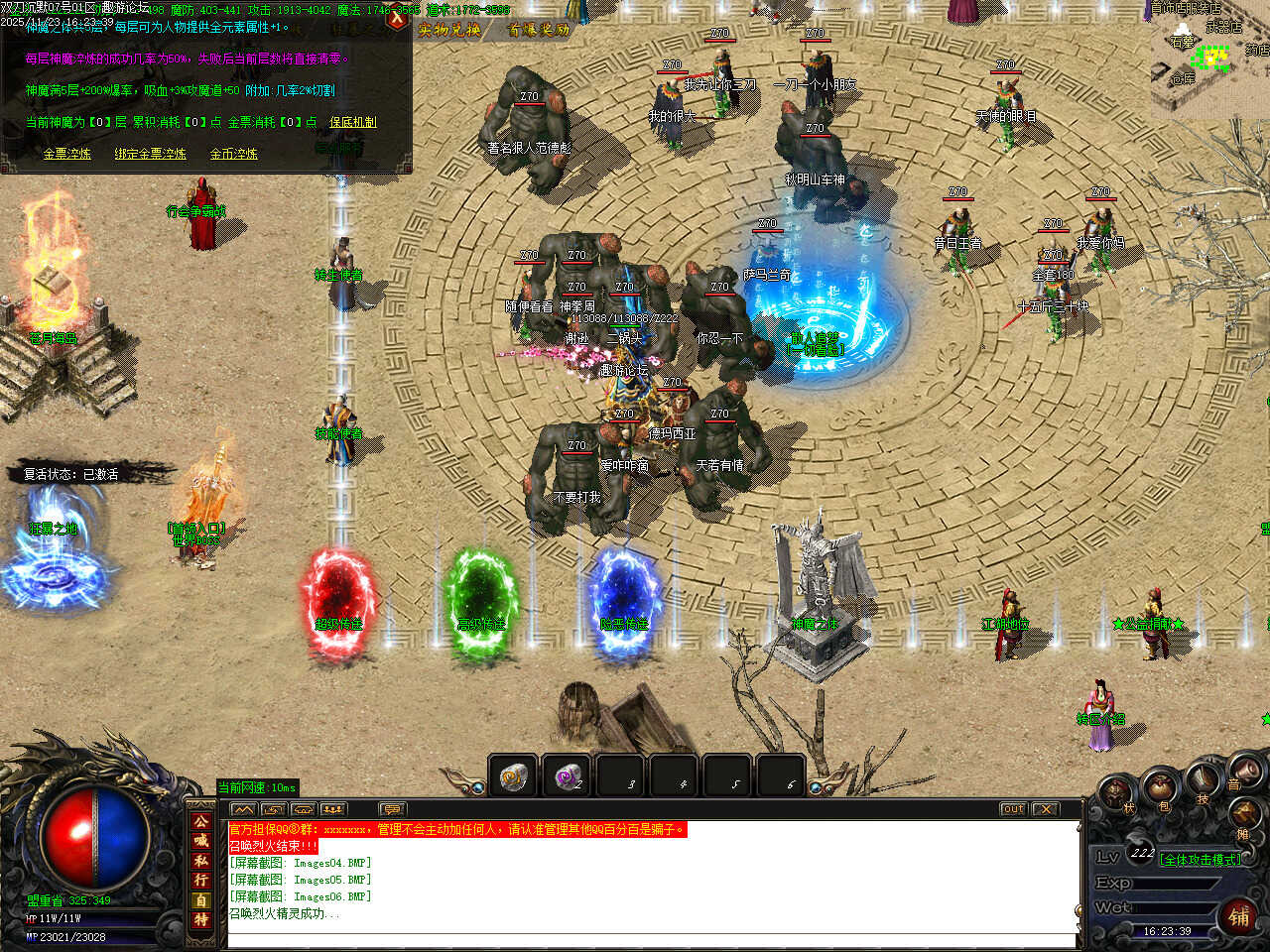Choose the 金币淬炼 option
The image size is (1270, 952).
233,154
